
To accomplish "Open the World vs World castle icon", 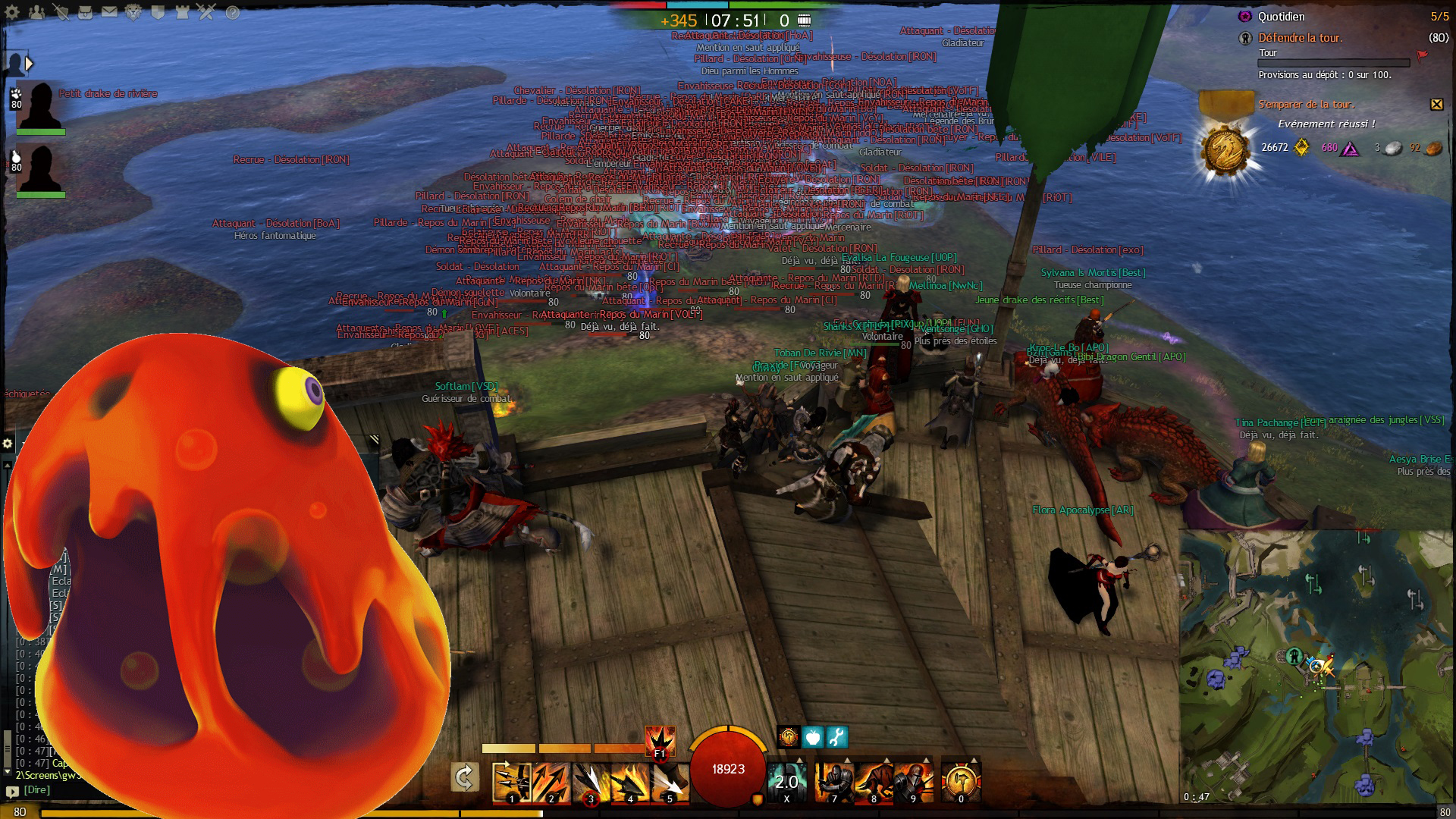I will point(183,12).
